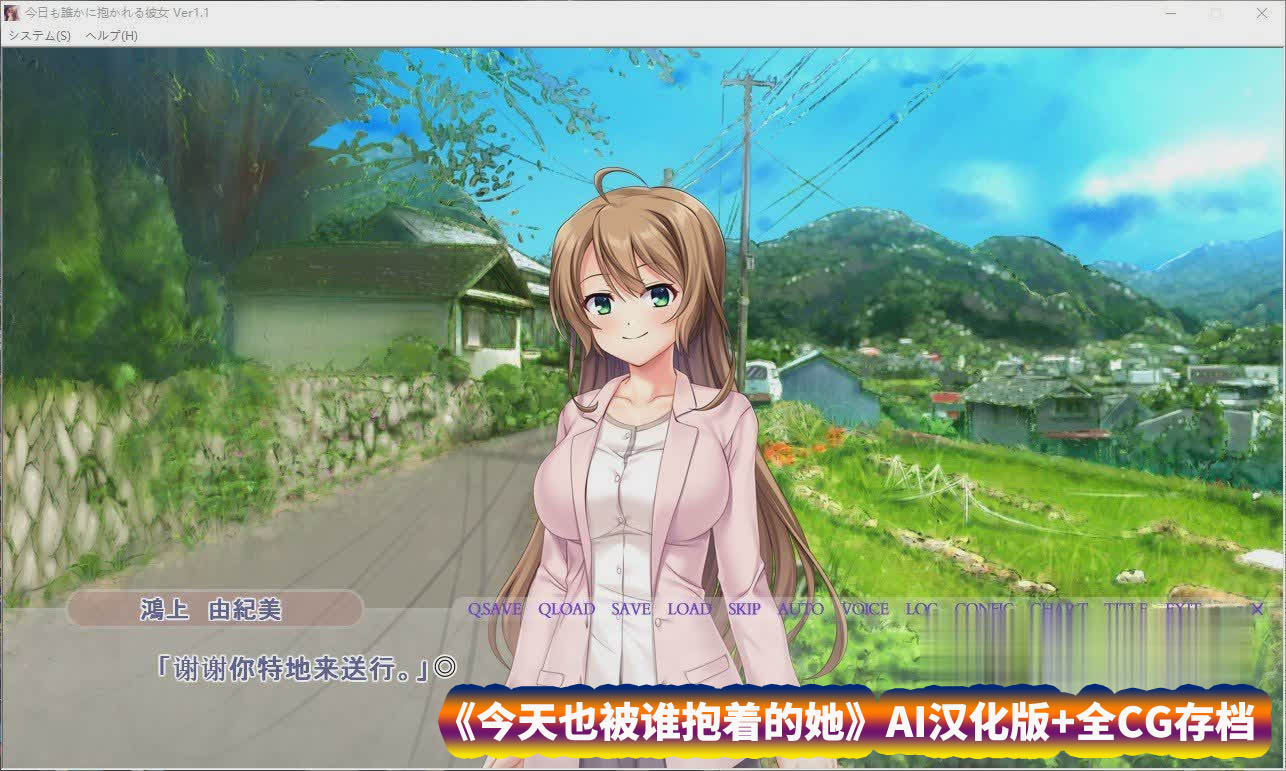This screenshot has height=771, width=1286.
Task: Open the ヘルプ(H) menu
Action: (112, 35)
